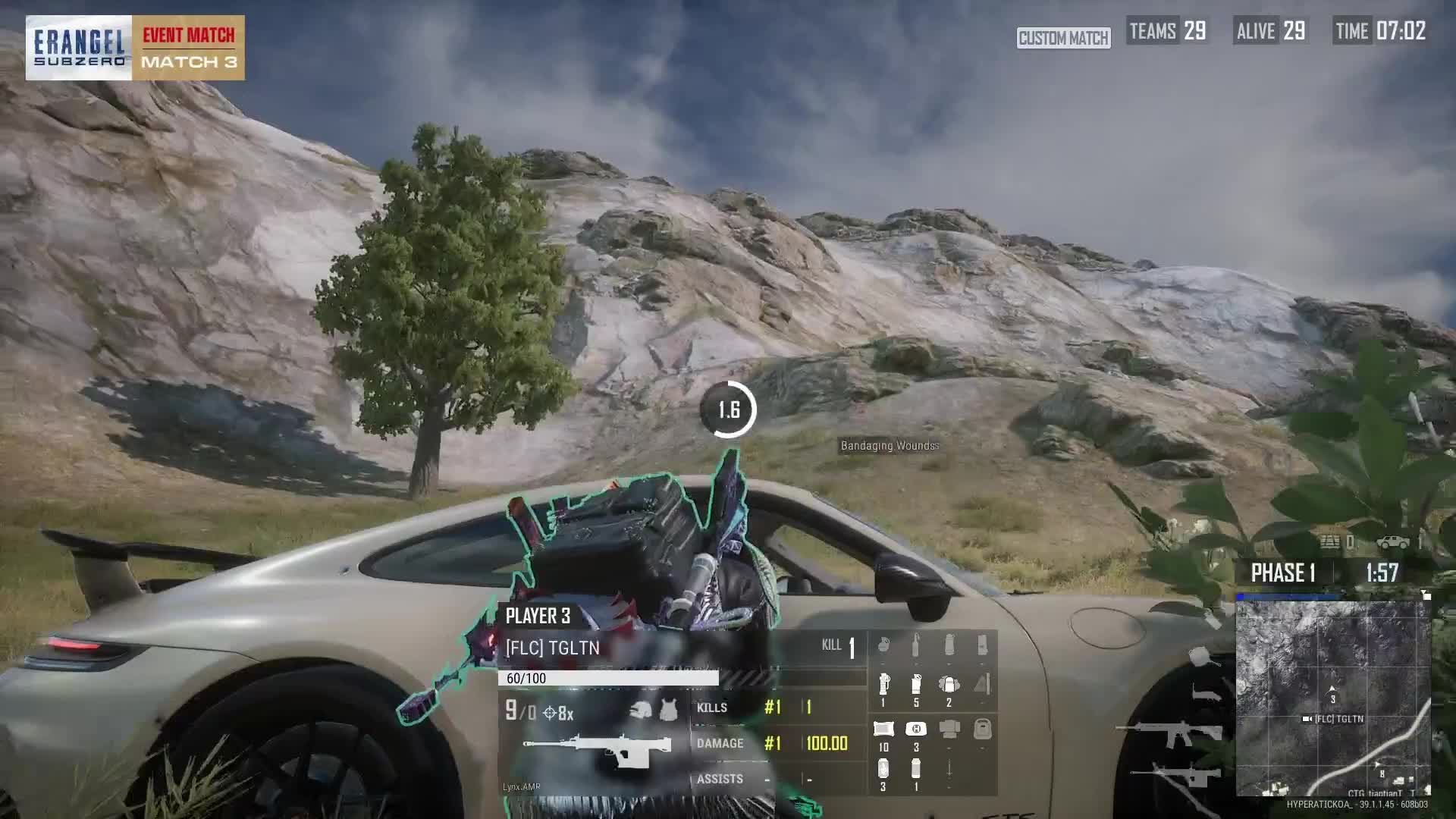Select the bandage item with count 10
This screenshot has height=819, width=1456.
[883, 730]
